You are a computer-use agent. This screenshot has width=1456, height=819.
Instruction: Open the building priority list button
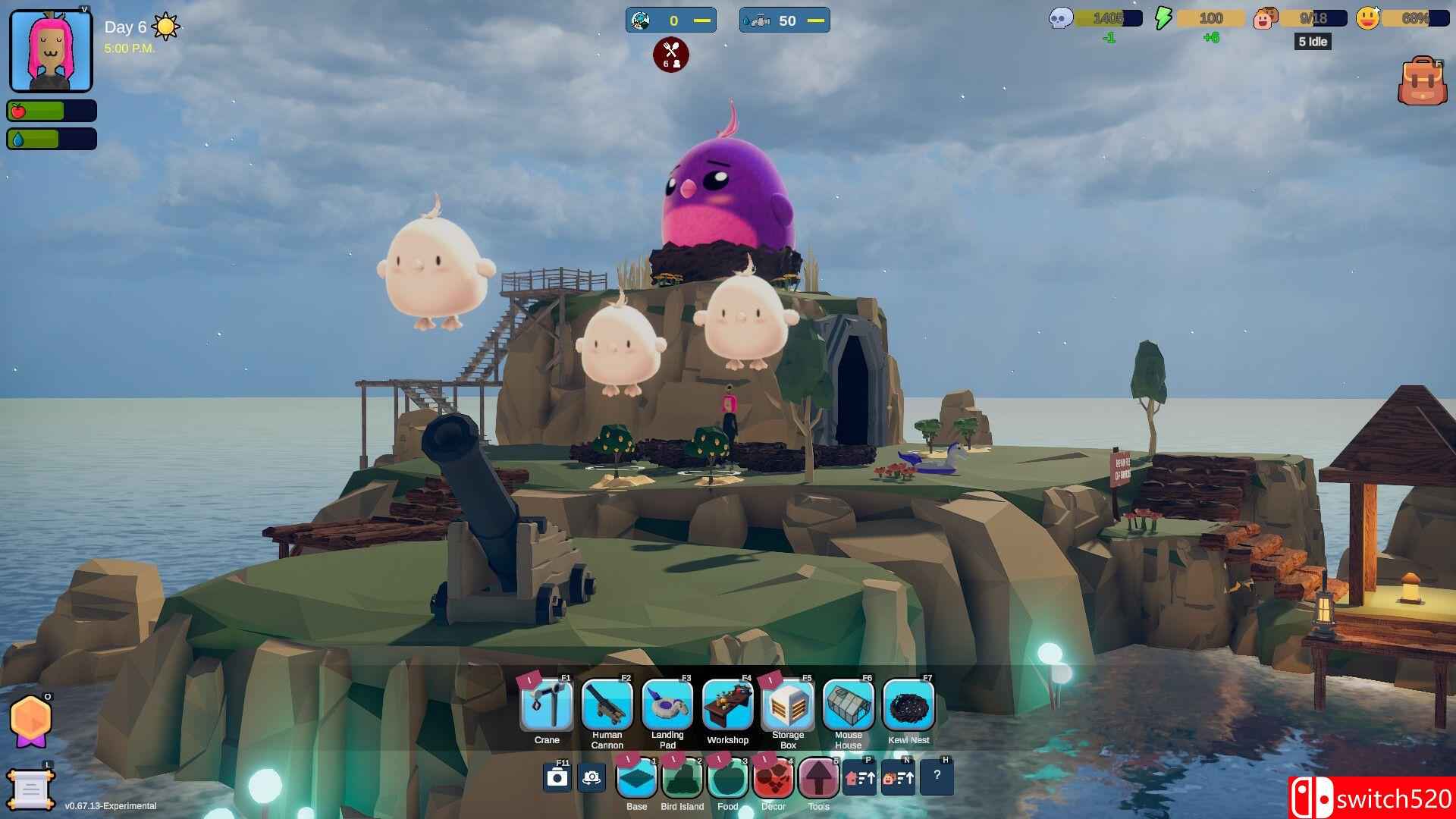pyautogui.click(x=860, y=778)
